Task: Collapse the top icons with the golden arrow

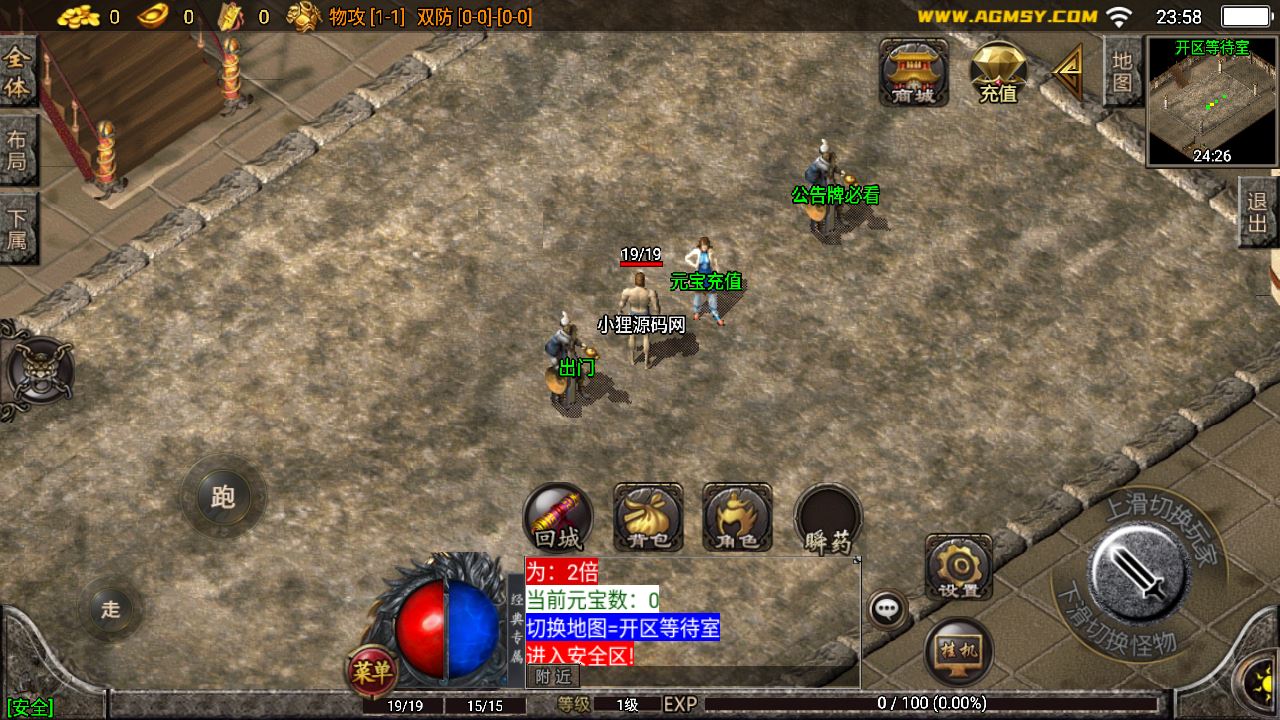Action: pyautogui.click(x=1068, y=72)
